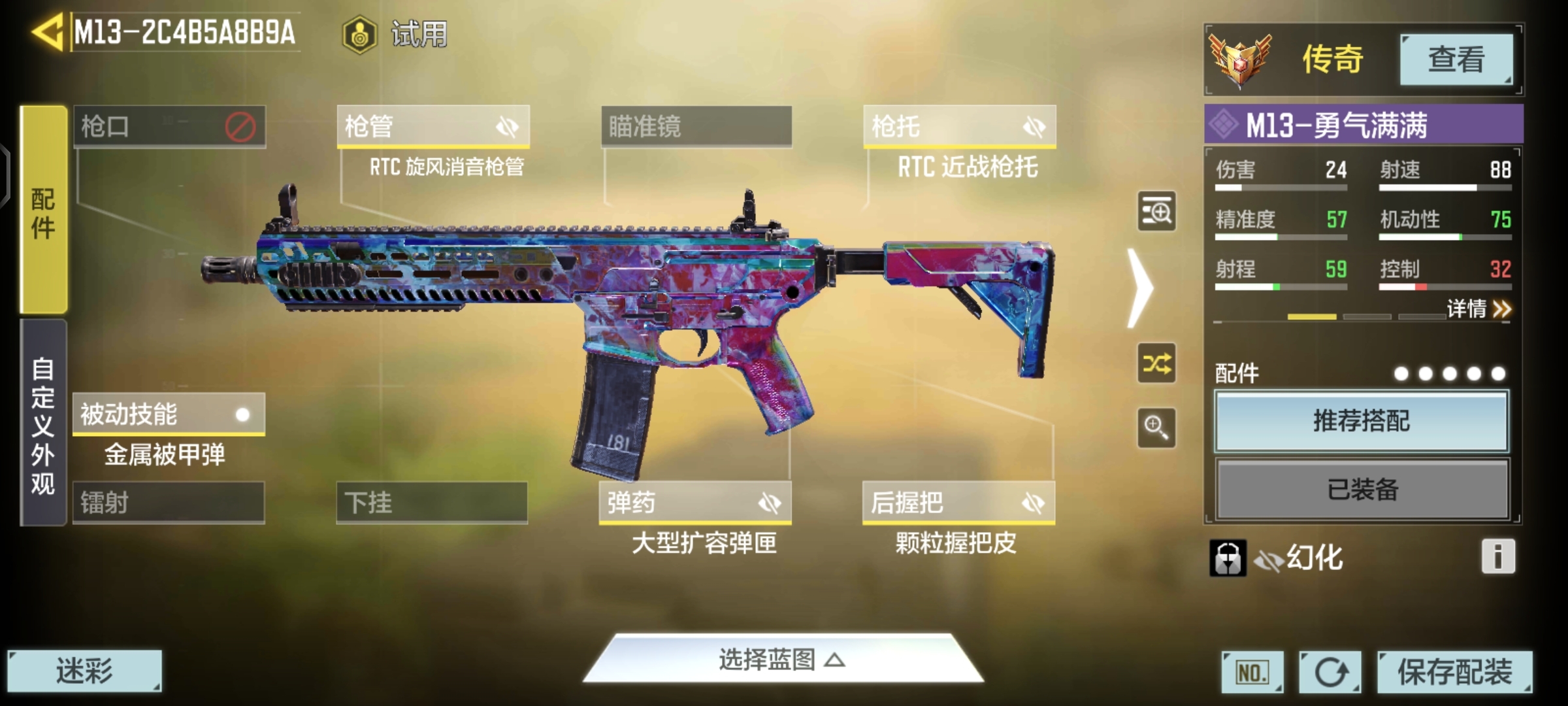Go back with the yellow arrow
Image resolution: width=1568 pixels, height=706 pixels.
(x=47, y=32)
